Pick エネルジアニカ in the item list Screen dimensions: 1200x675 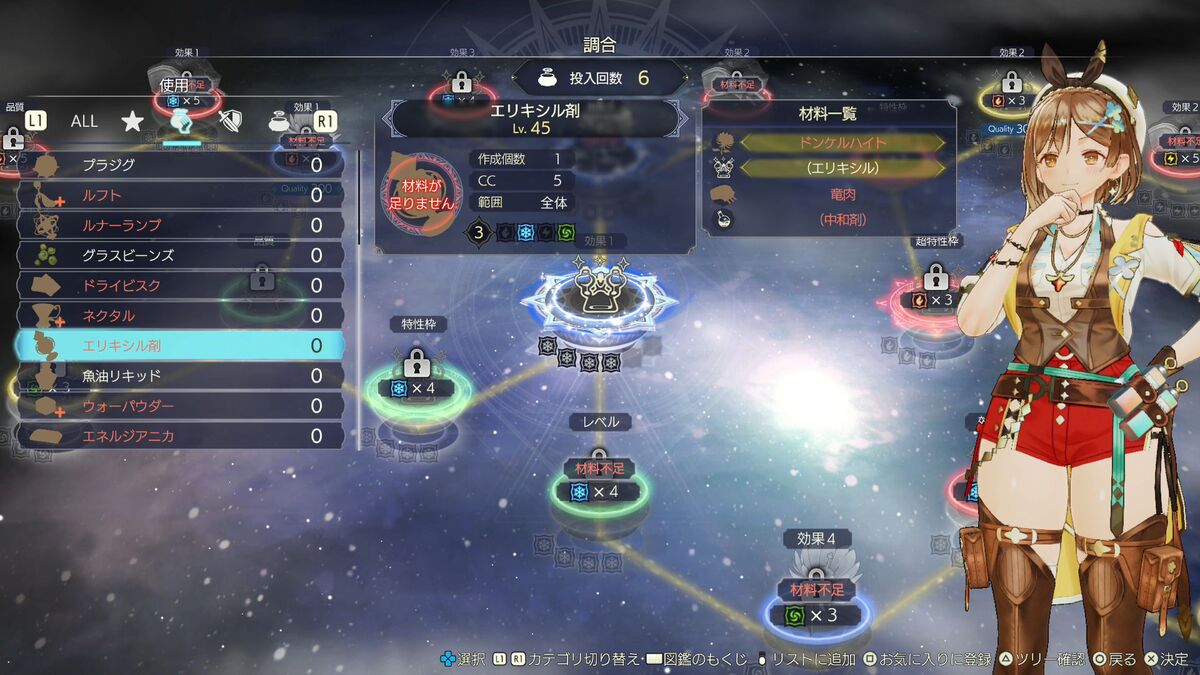pyautogui.click(x=180, y=436)
